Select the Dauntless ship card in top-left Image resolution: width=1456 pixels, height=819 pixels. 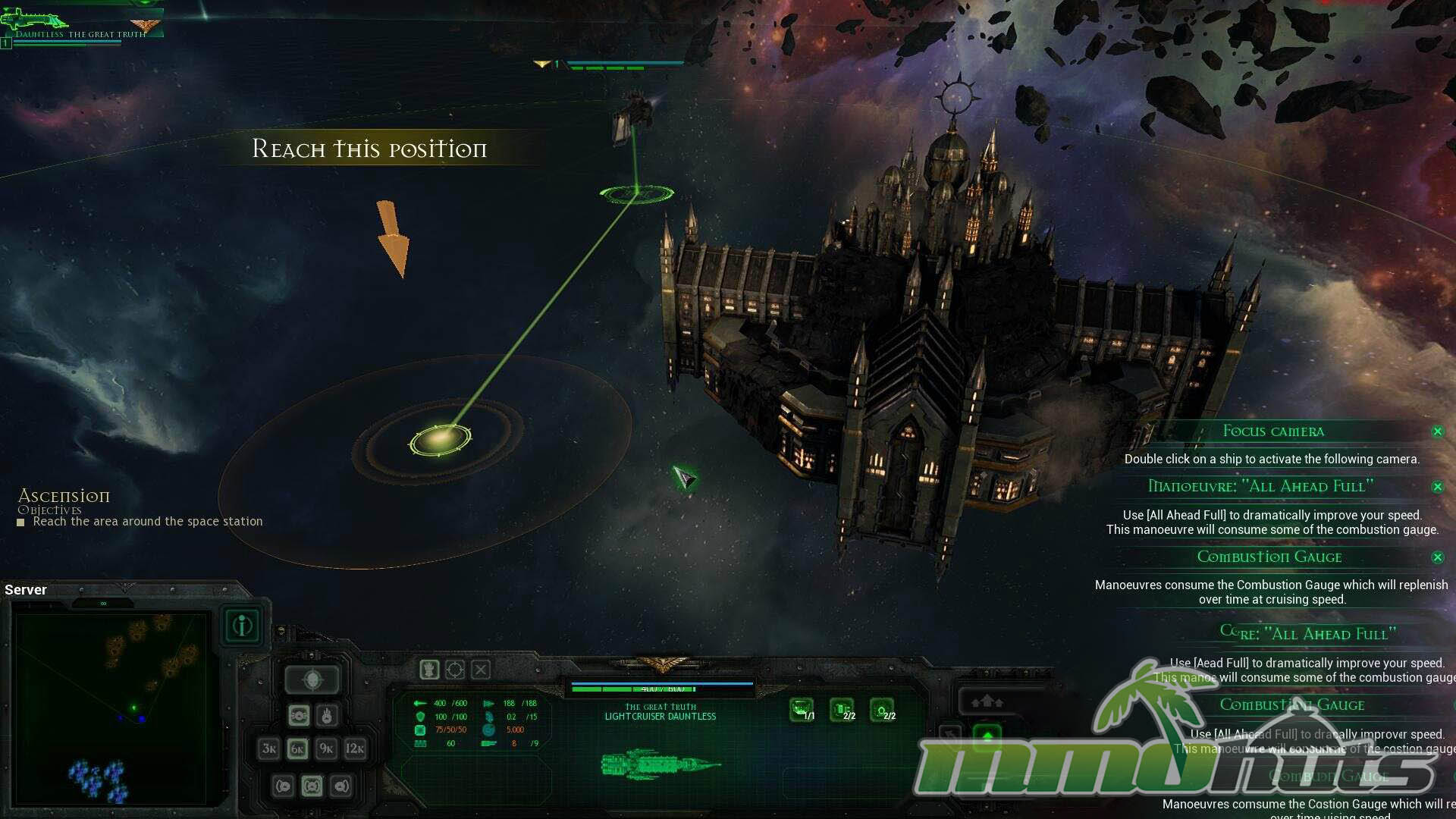(80, 27)
